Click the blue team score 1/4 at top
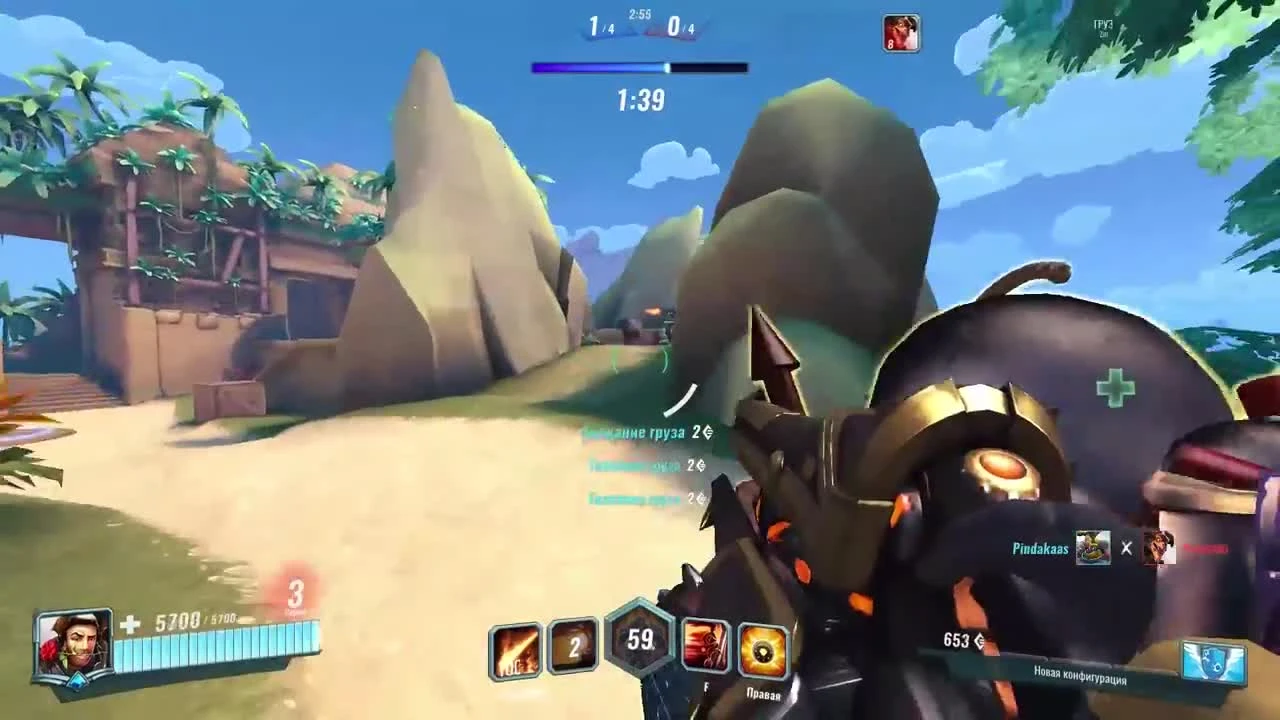The height and width of the screenshot is (720, 1280). [x=601, y=28]
